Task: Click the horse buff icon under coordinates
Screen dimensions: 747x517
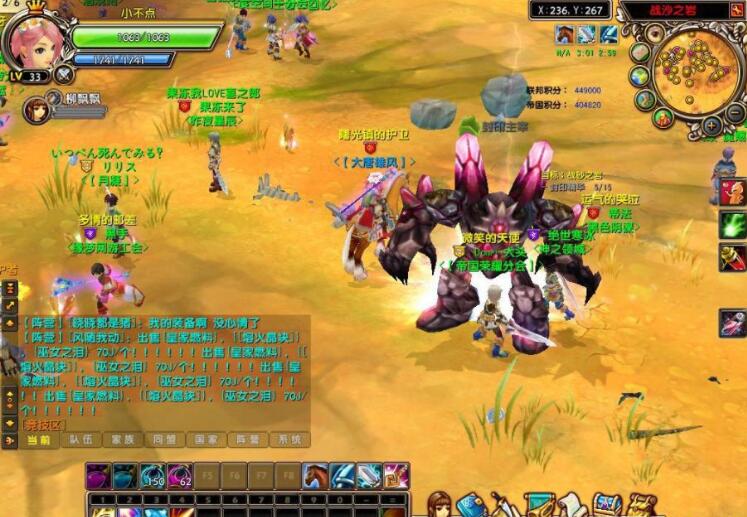Action: pyautogui.click(x=564, y=35)
